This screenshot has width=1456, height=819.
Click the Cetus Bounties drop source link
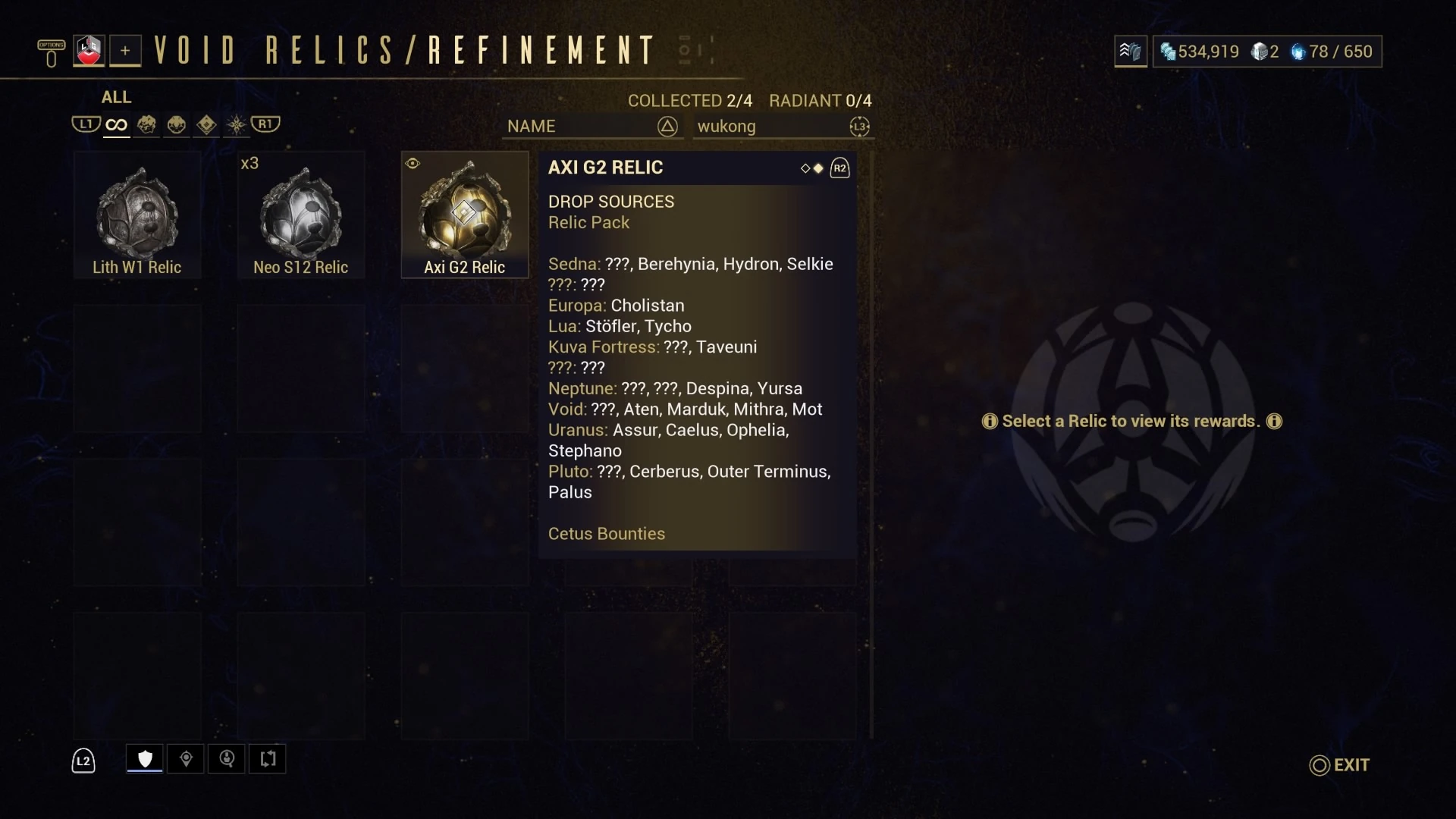606,533
